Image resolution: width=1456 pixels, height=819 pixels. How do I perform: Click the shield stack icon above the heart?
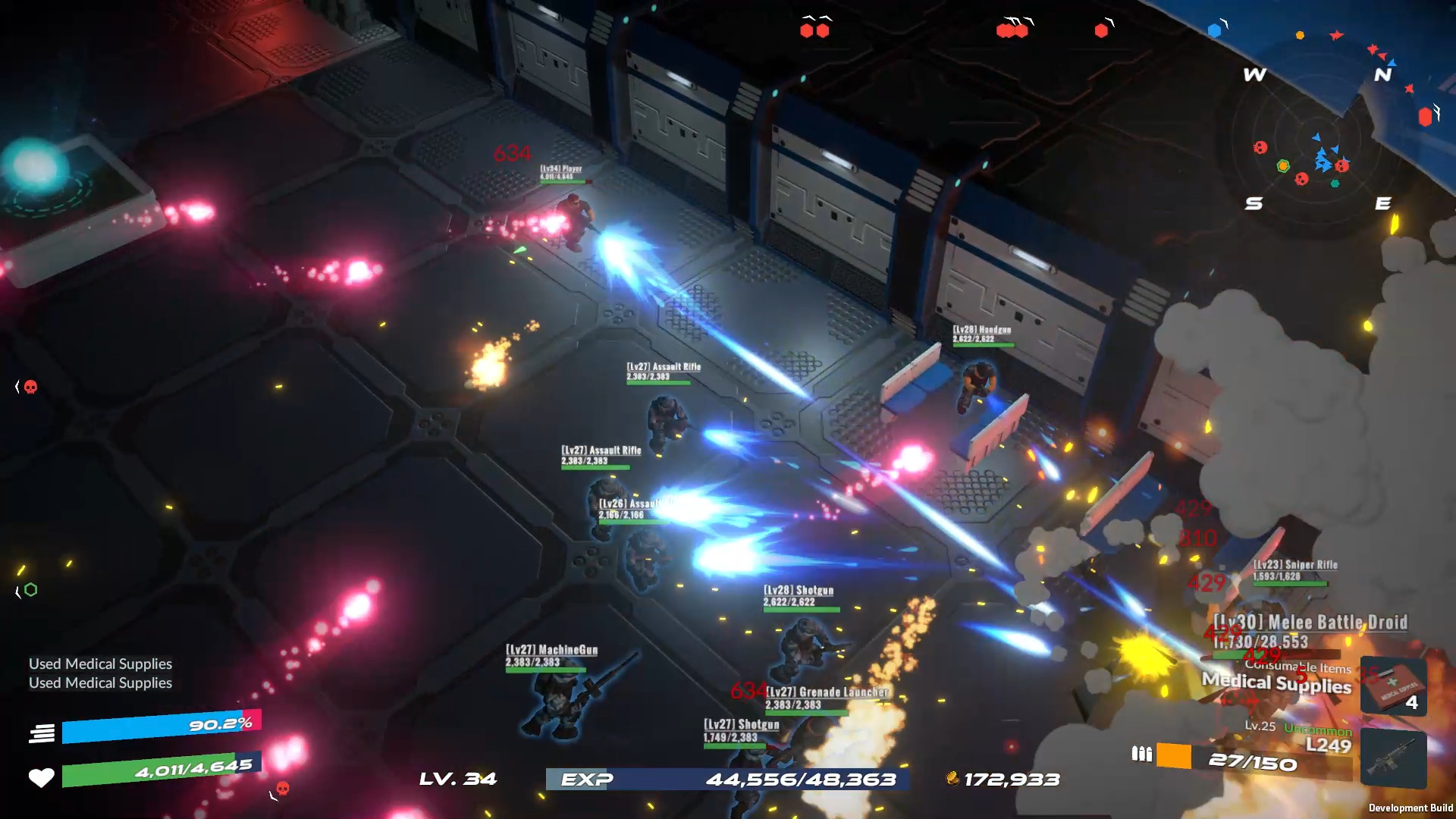pos(42,733)
